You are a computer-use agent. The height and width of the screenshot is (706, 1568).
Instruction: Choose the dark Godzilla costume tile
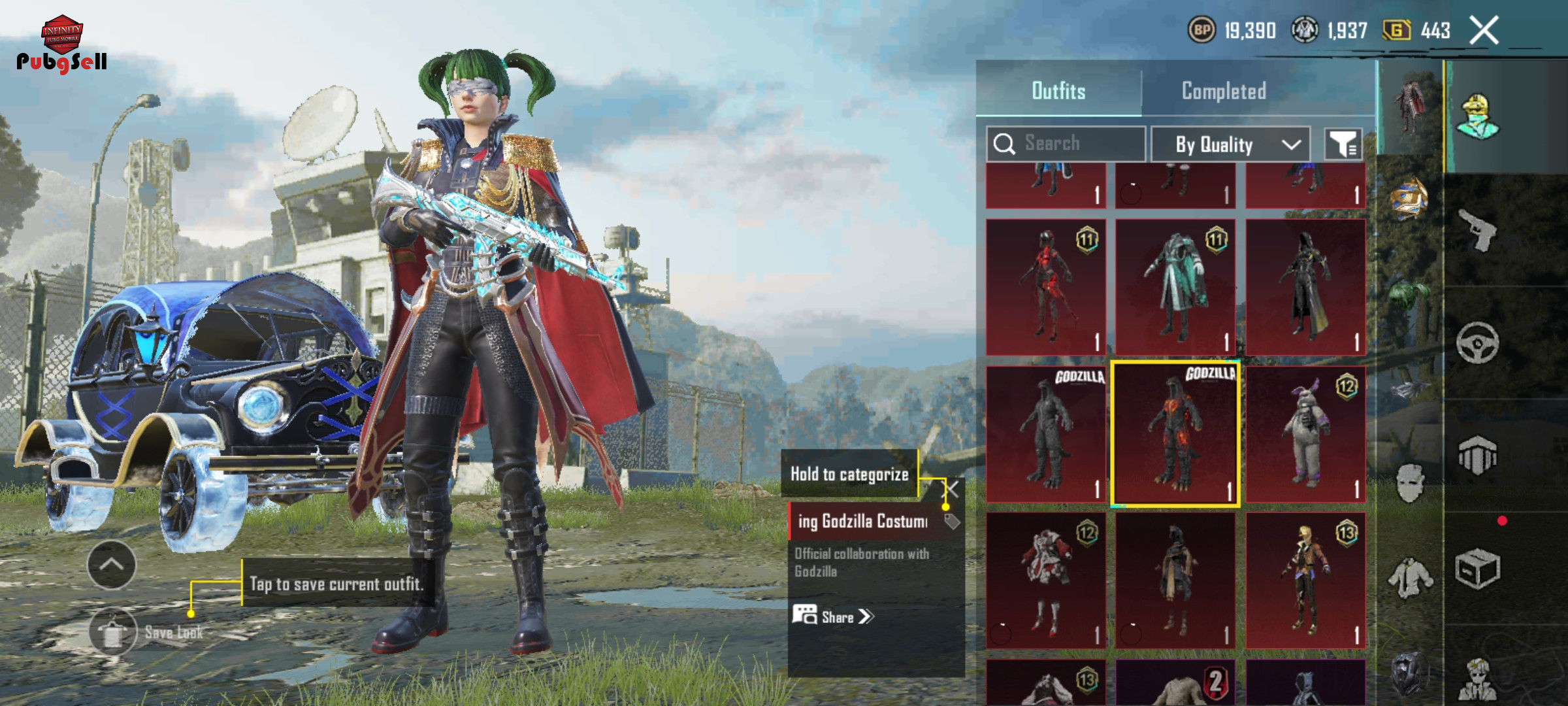(x=1046, y=434)
